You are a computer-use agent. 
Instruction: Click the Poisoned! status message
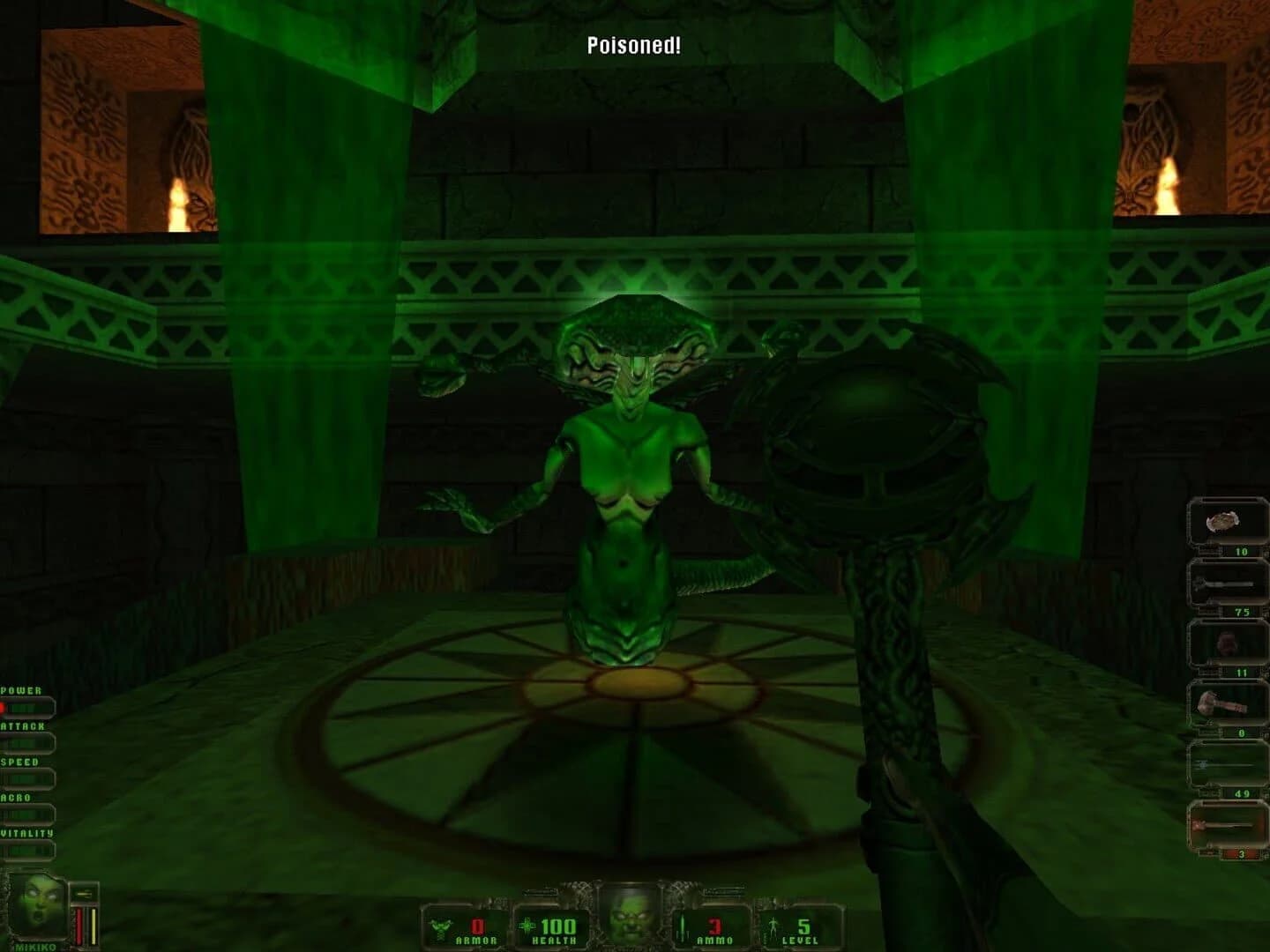[633, 44]
